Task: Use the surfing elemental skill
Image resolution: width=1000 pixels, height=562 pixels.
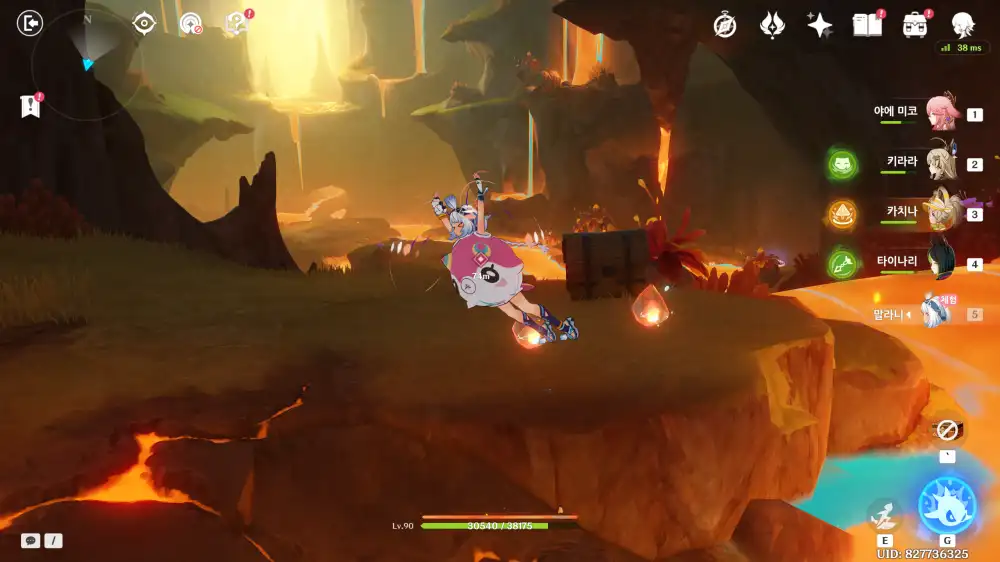Action: pyautogui.click(x=883, y=514)
